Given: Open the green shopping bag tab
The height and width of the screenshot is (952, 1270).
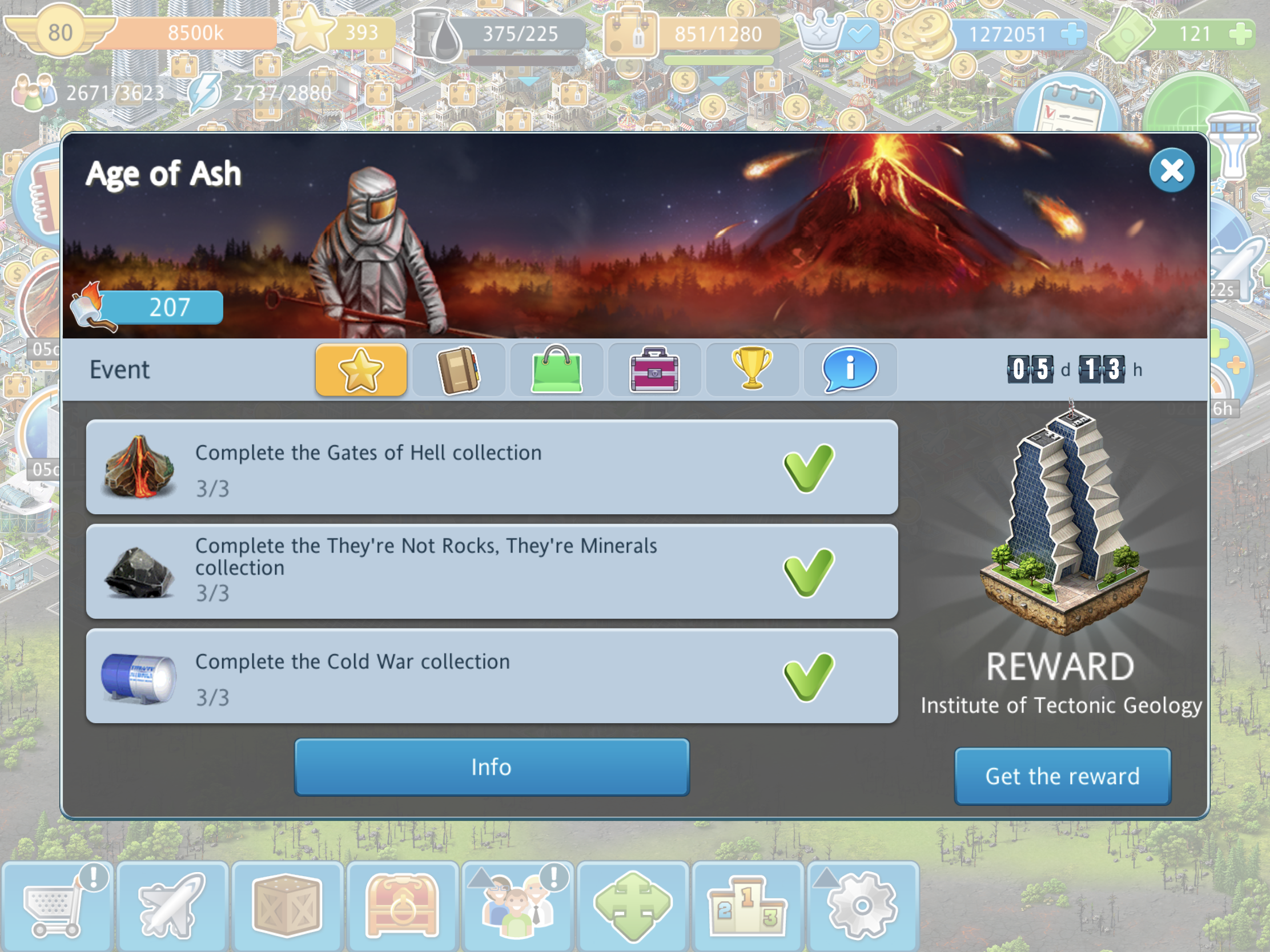Looking at the screenshot, I should pyautogui.click(x=556, y=370).
